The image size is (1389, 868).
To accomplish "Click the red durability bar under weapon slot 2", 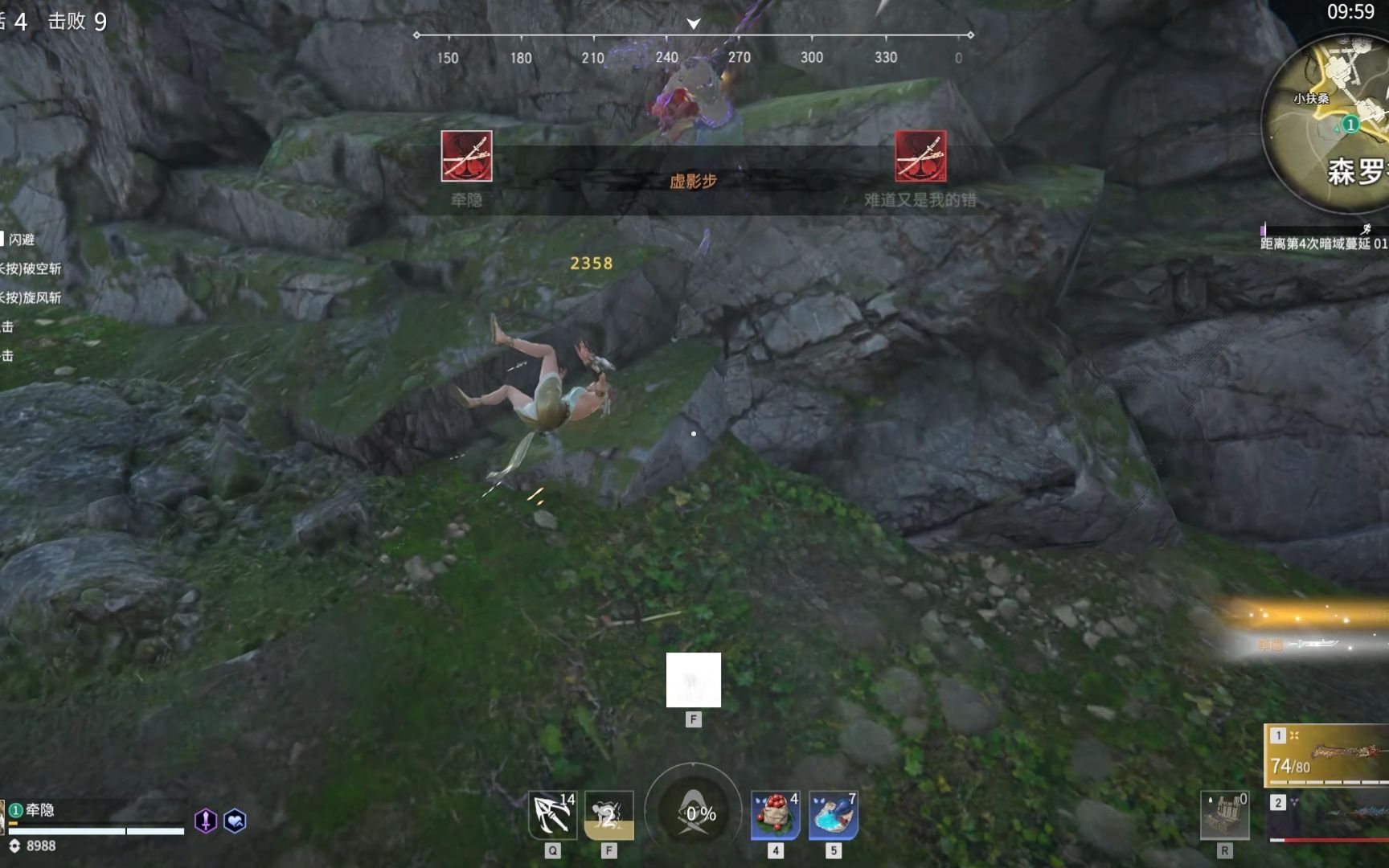I will point(1330,840).
